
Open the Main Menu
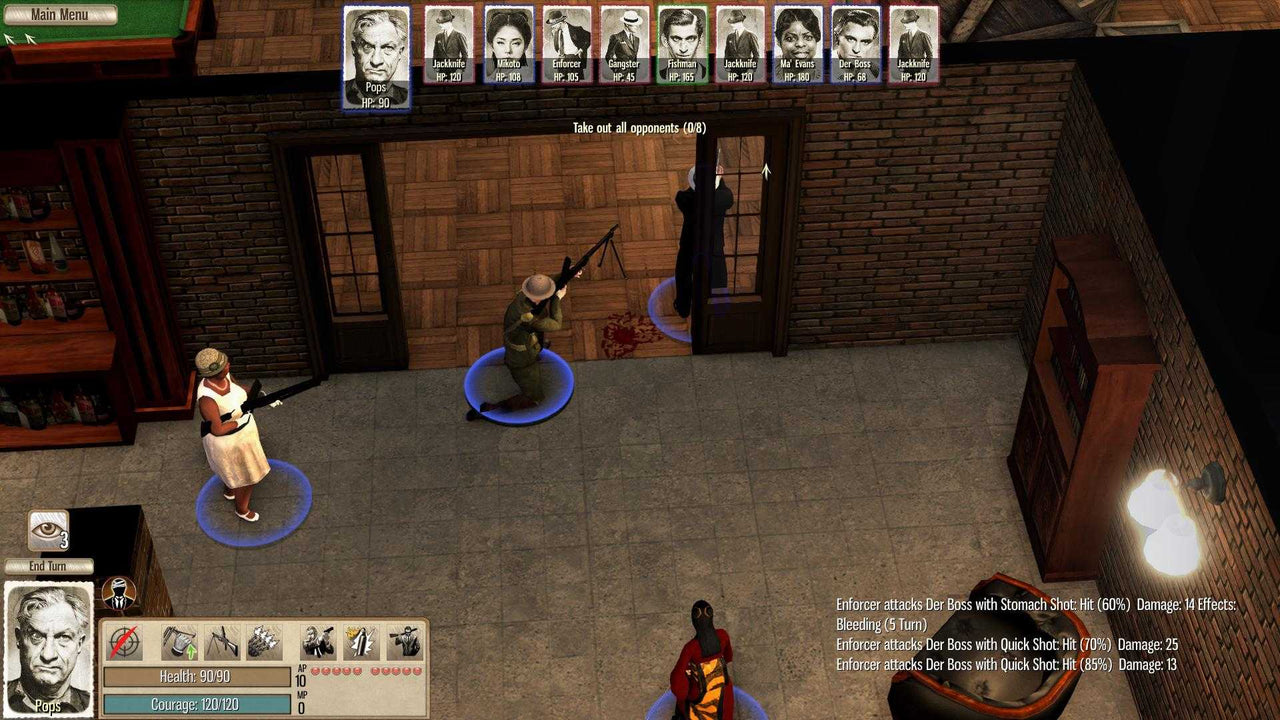tap(60, 15)
